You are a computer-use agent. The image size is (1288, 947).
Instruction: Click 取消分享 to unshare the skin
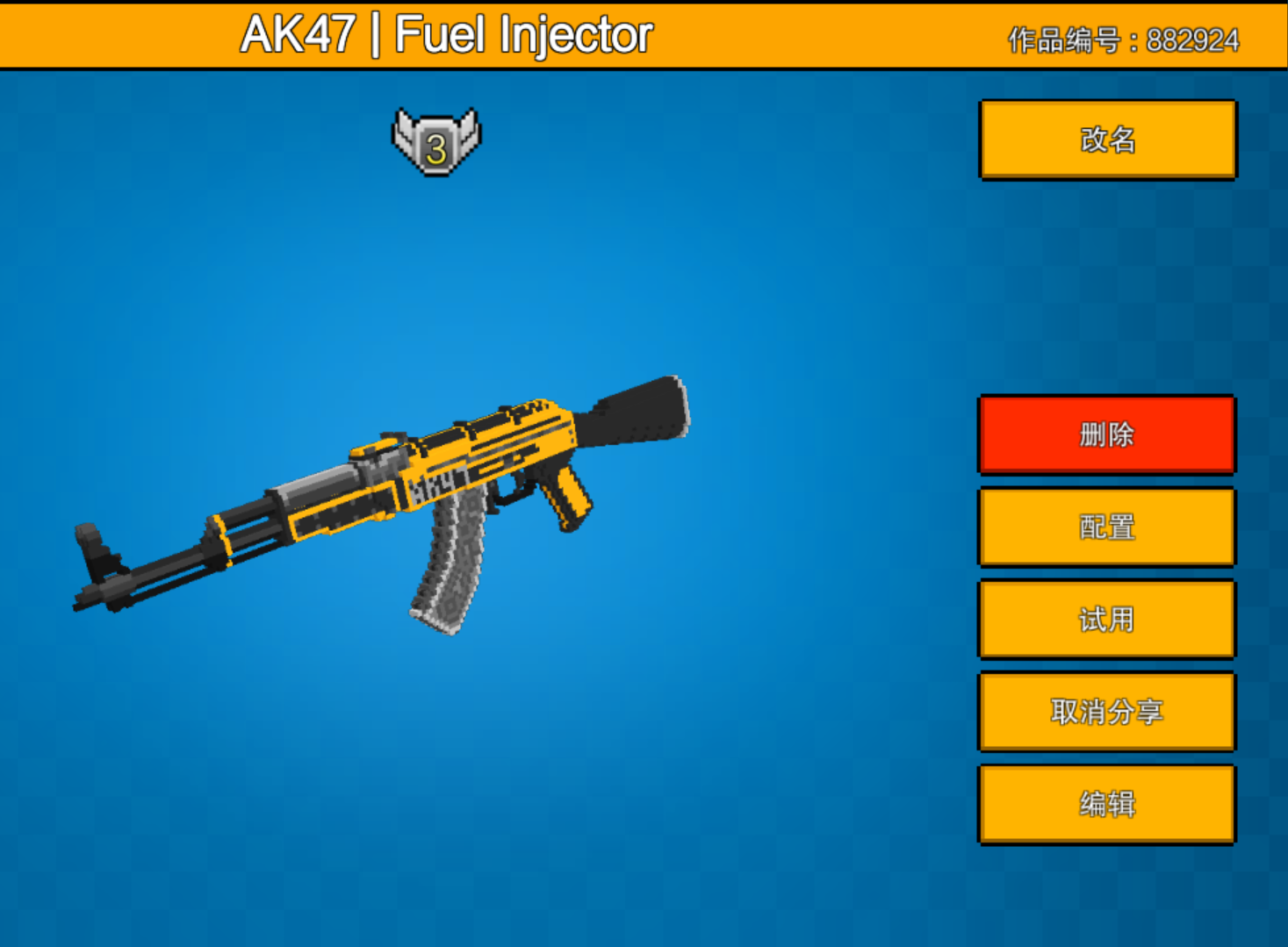coord(1105,713)
